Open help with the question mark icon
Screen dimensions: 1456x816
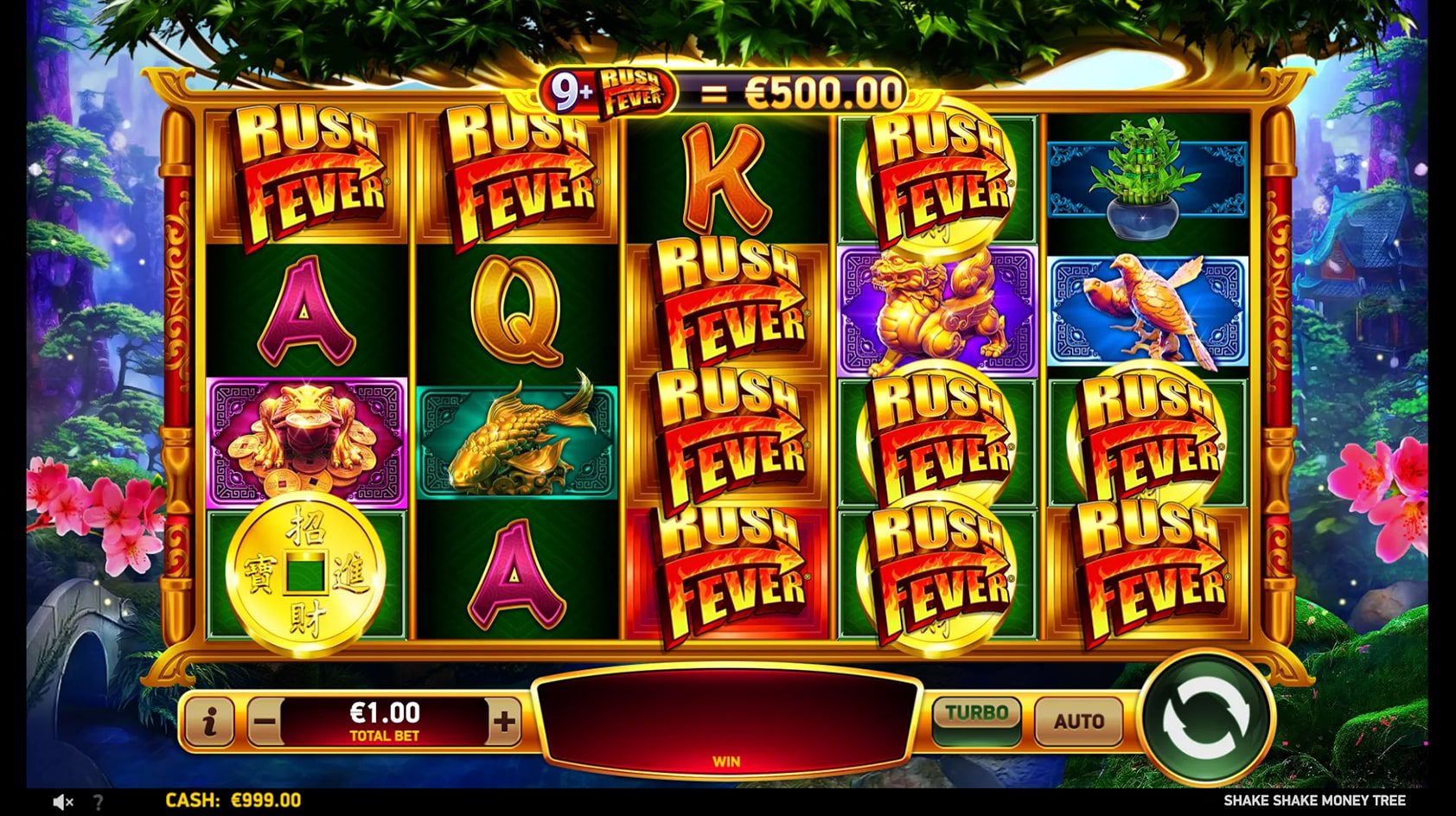pos(98,801)
